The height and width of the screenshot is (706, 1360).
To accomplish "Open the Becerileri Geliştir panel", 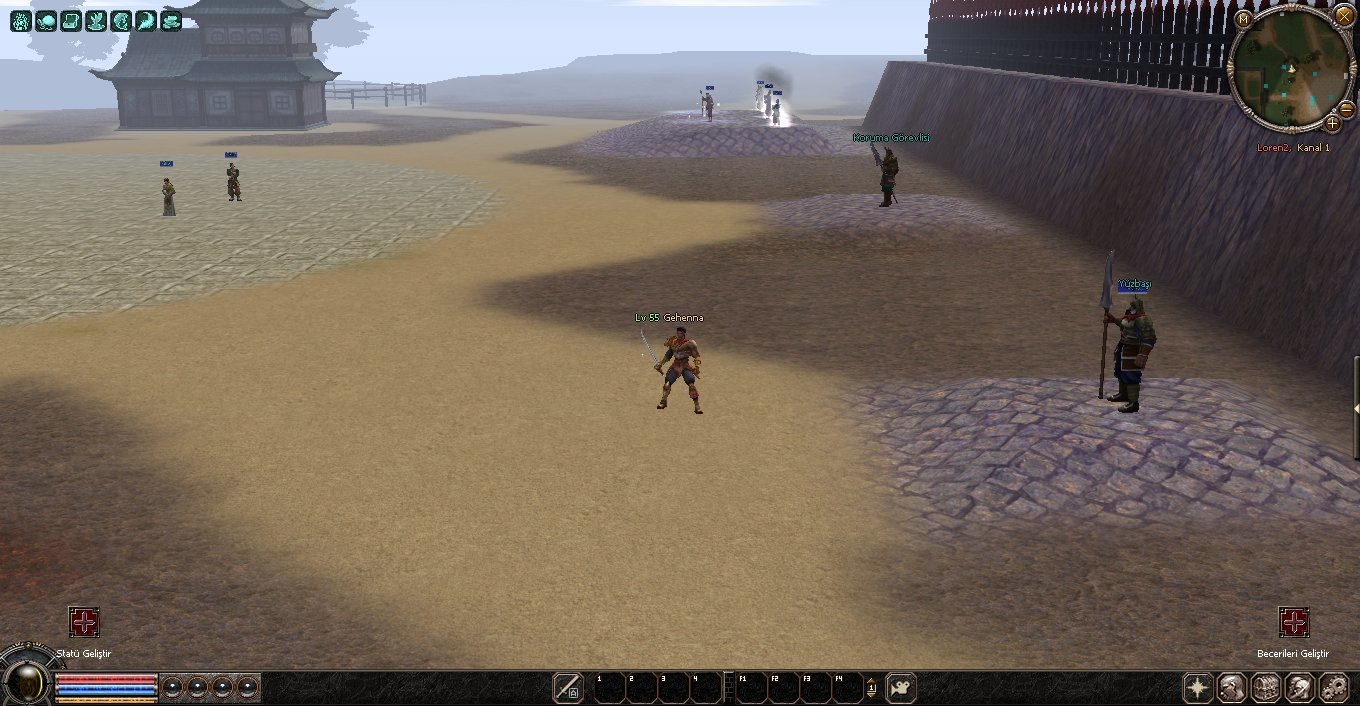I will pos(1294,622).
